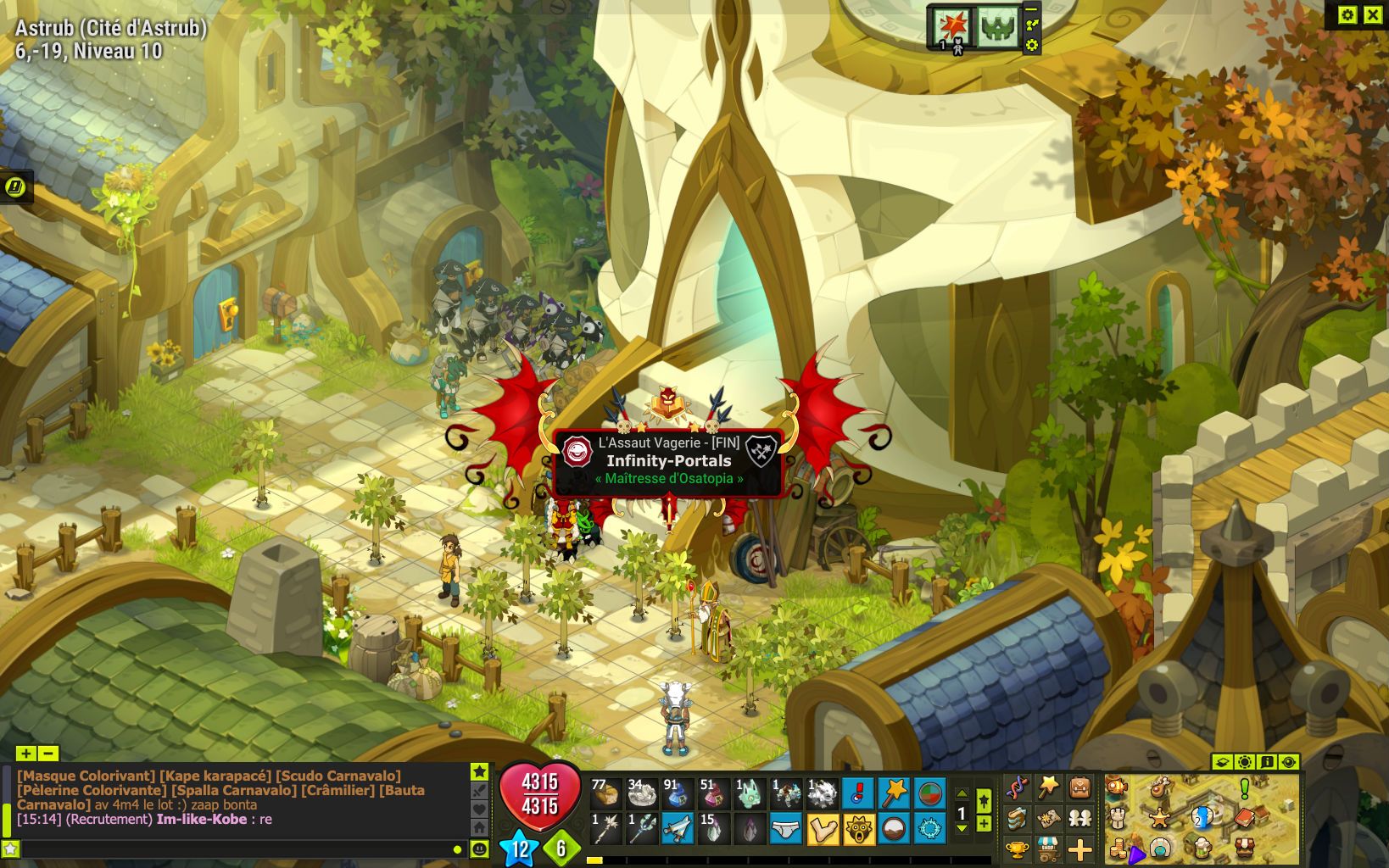The height and width of the screenshot is (868, 1389).
Task: Use the bread item in the hotbar
Action: coord(605,794)
